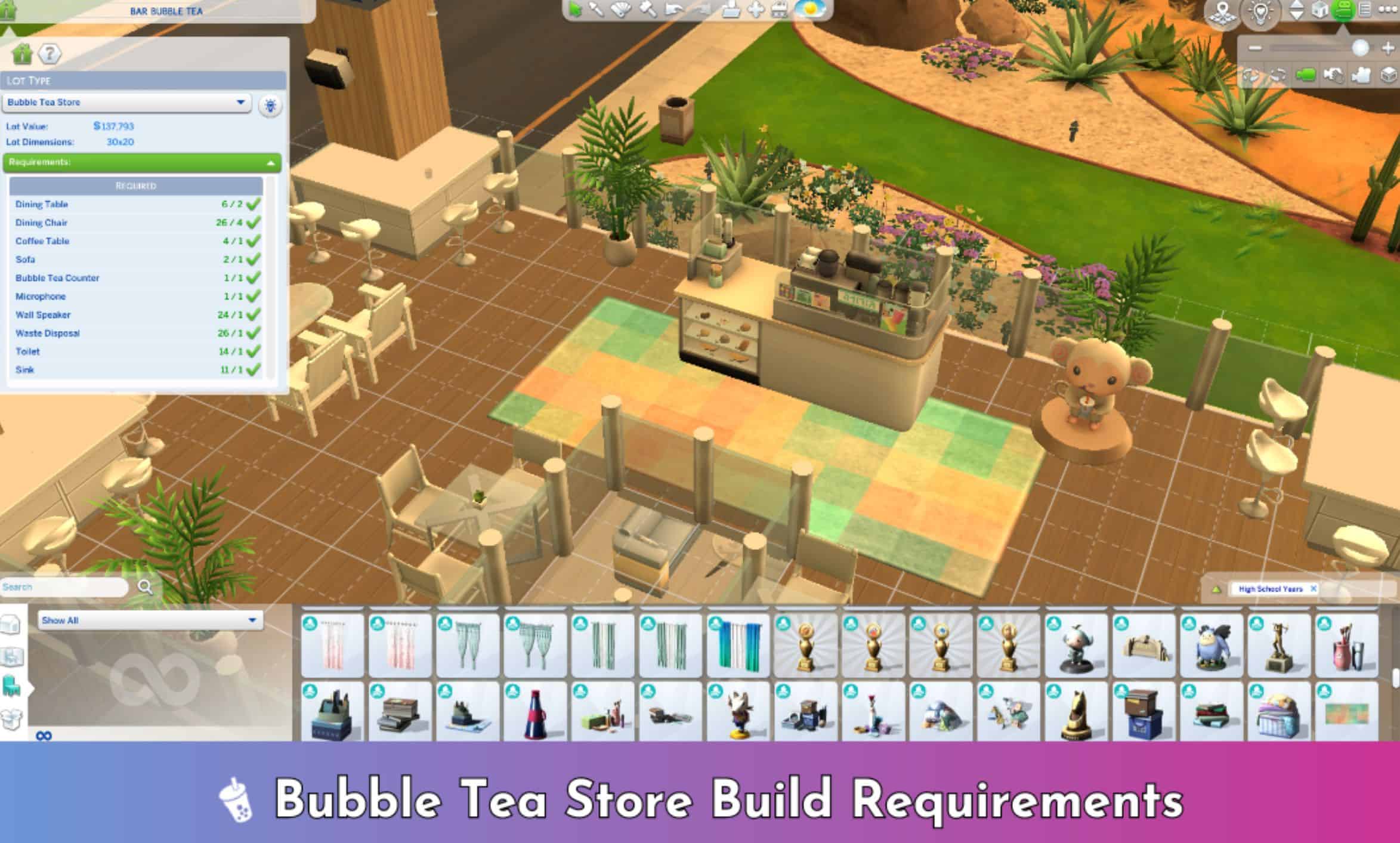
Task: Click the camera zoom-in plus button
Action: pos(1387,48)
